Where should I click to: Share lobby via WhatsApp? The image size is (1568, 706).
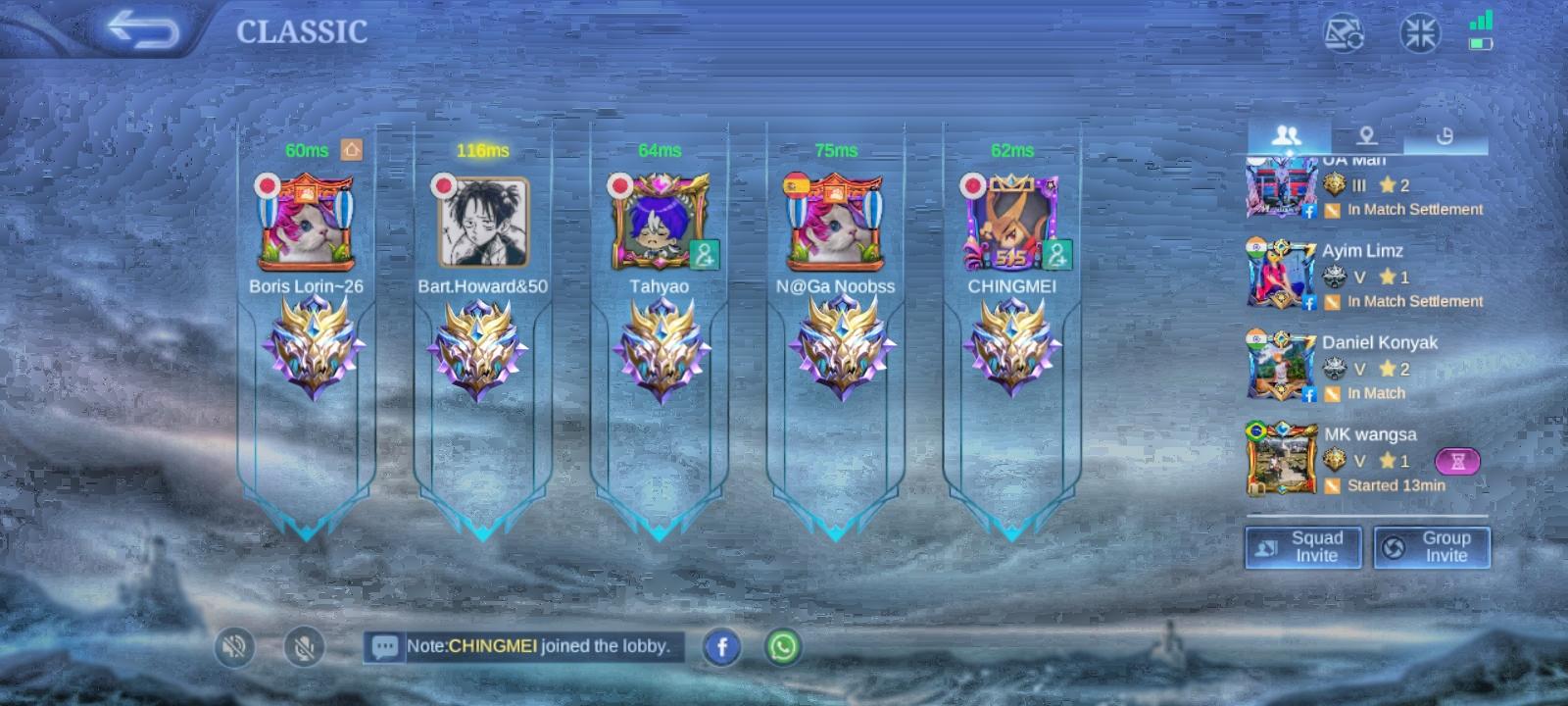[x=783, y=647]
